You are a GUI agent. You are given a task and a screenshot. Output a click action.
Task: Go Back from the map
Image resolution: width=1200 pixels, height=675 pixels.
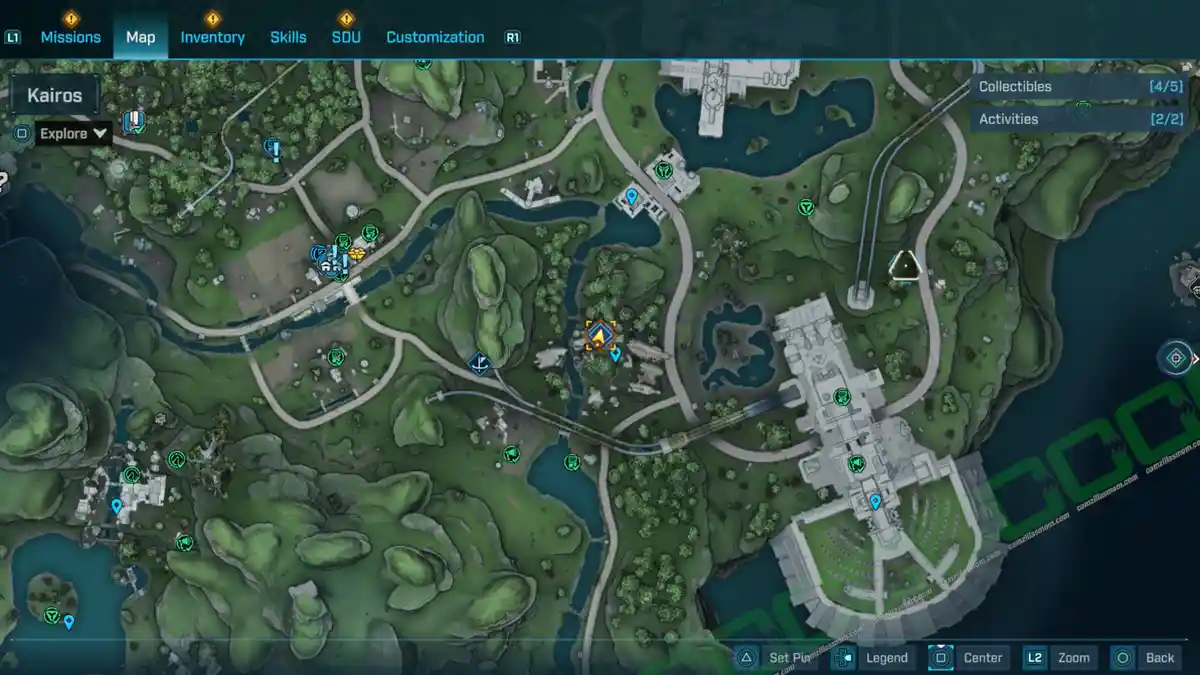click(1147, 657)
